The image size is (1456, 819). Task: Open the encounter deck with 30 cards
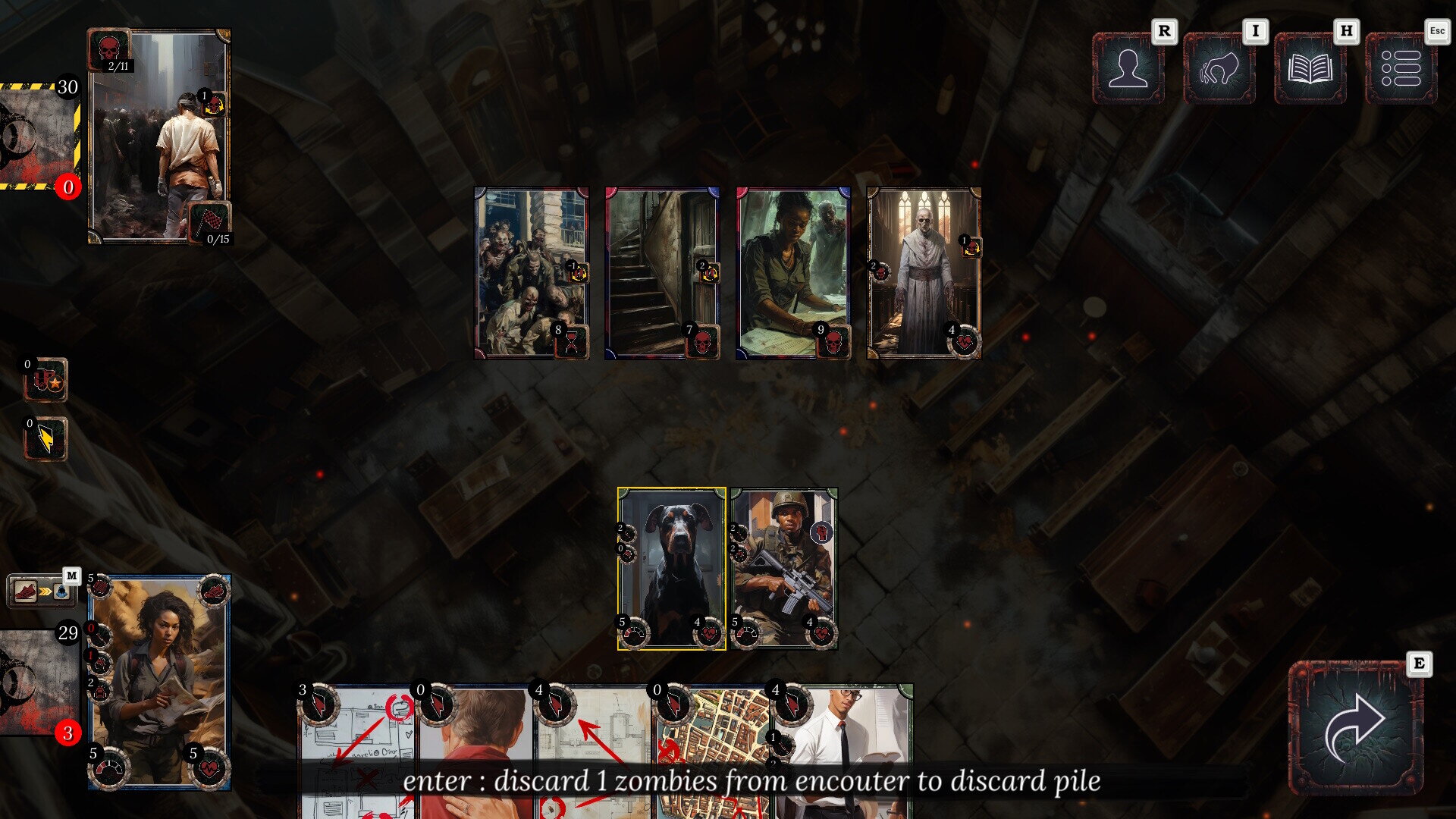coord(38,136)
